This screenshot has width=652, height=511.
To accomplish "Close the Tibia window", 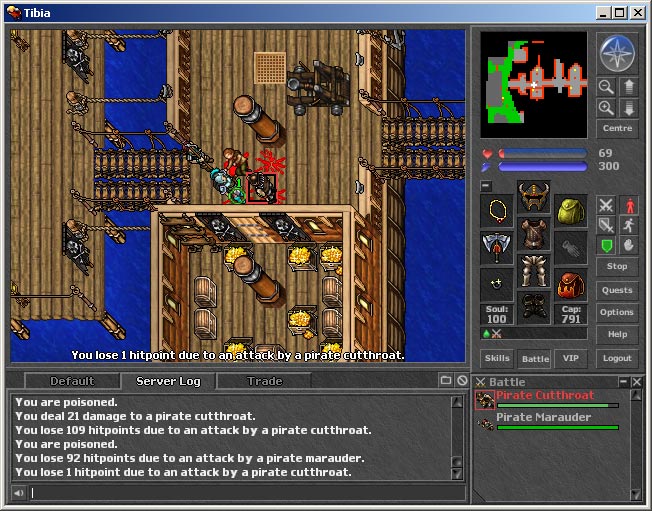I will [637, 12].
